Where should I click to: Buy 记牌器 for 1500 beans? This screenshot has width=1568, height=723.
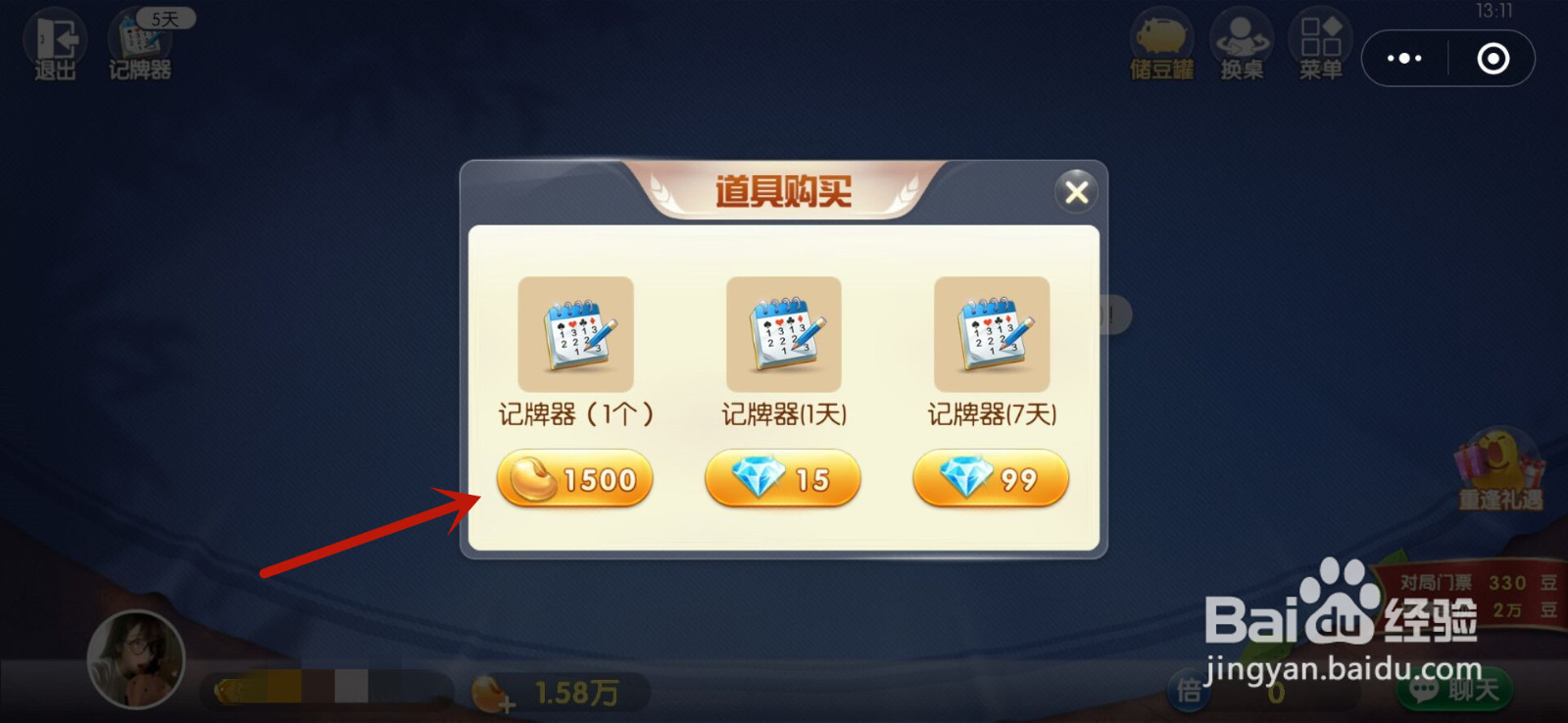574,479
